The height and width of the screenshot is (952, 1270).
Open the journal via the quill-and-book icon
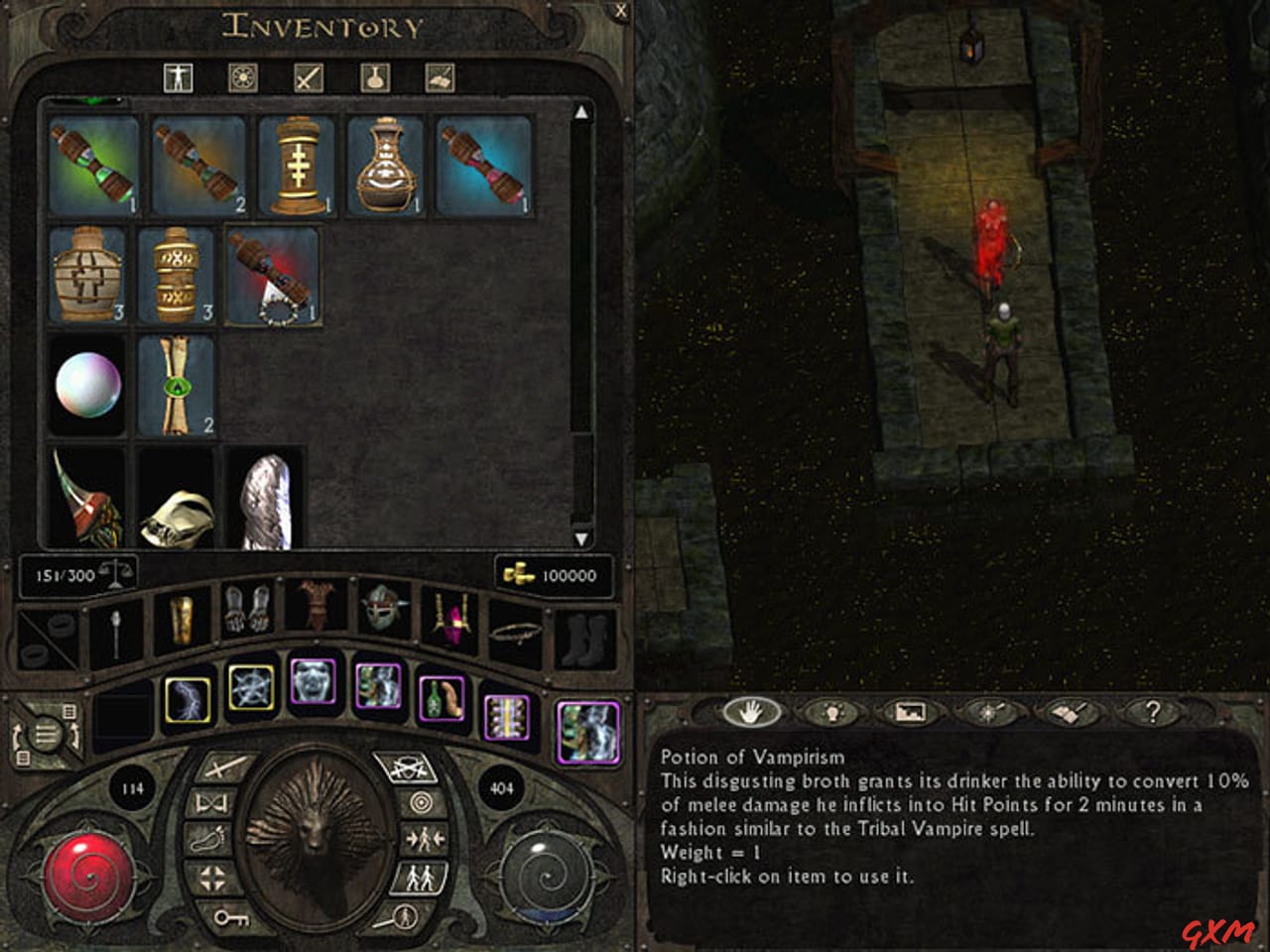pyautogui.click(x=1070, y=712)
